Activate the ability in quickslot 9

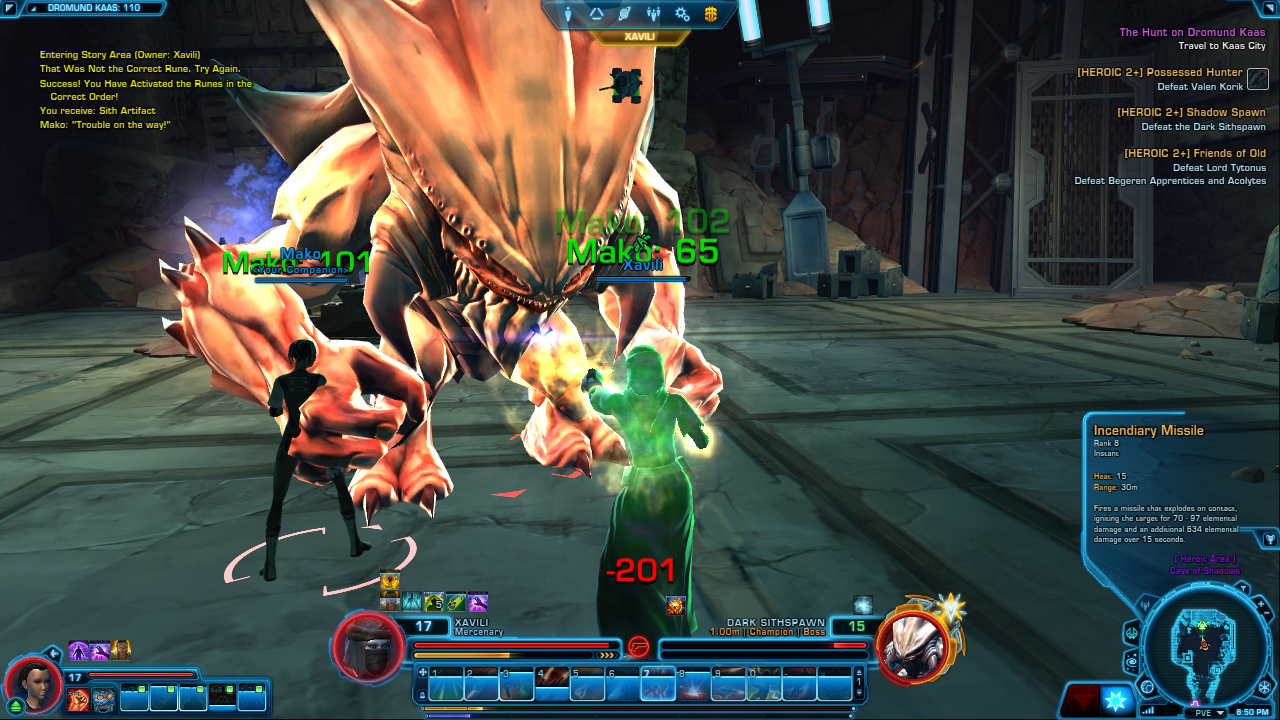tap(728, 685)
